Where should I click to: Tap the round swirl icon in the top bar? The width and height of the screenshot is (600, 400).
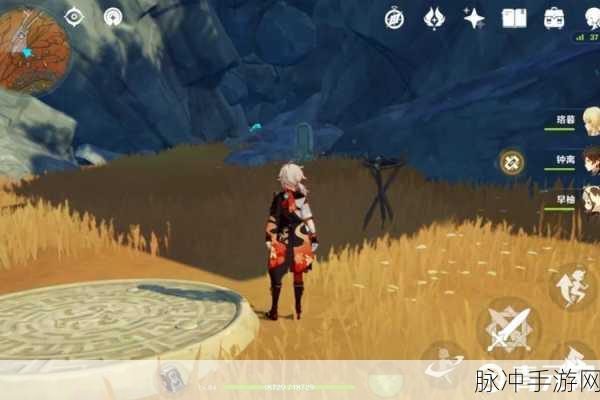(x=112, y=16)
